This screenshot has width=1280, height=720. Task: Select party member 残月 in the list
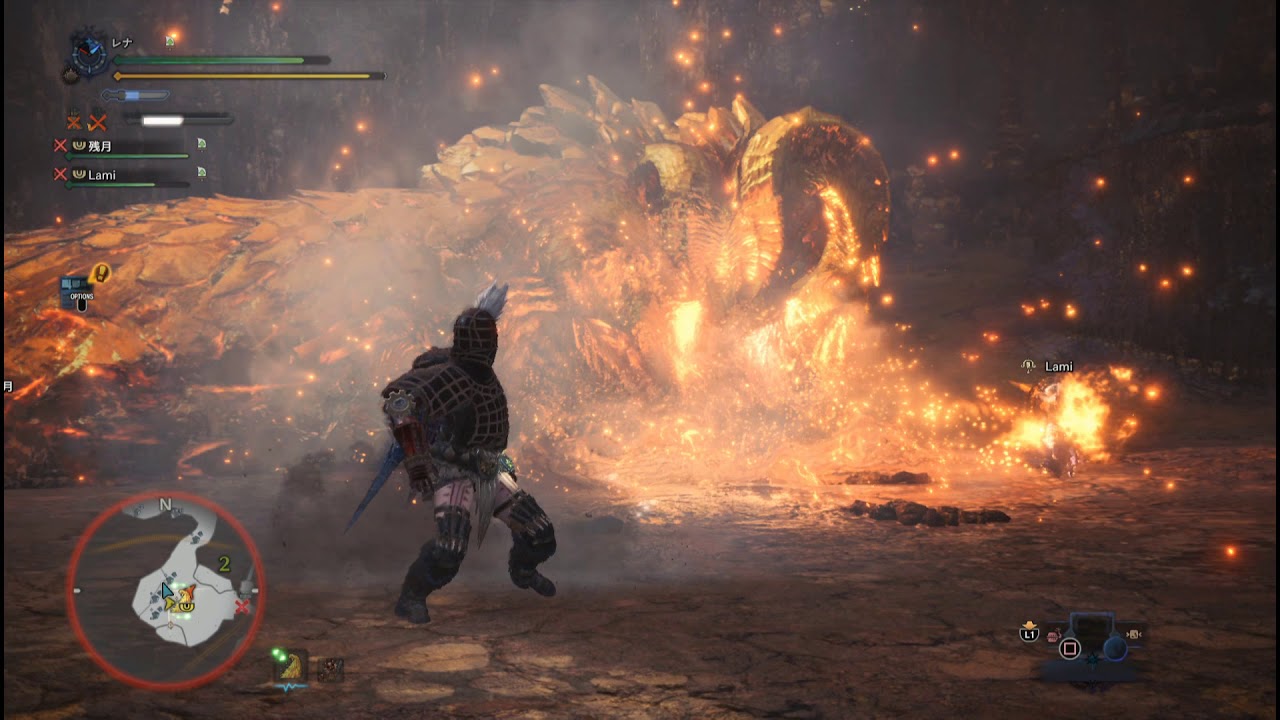[x=99, y=146]
